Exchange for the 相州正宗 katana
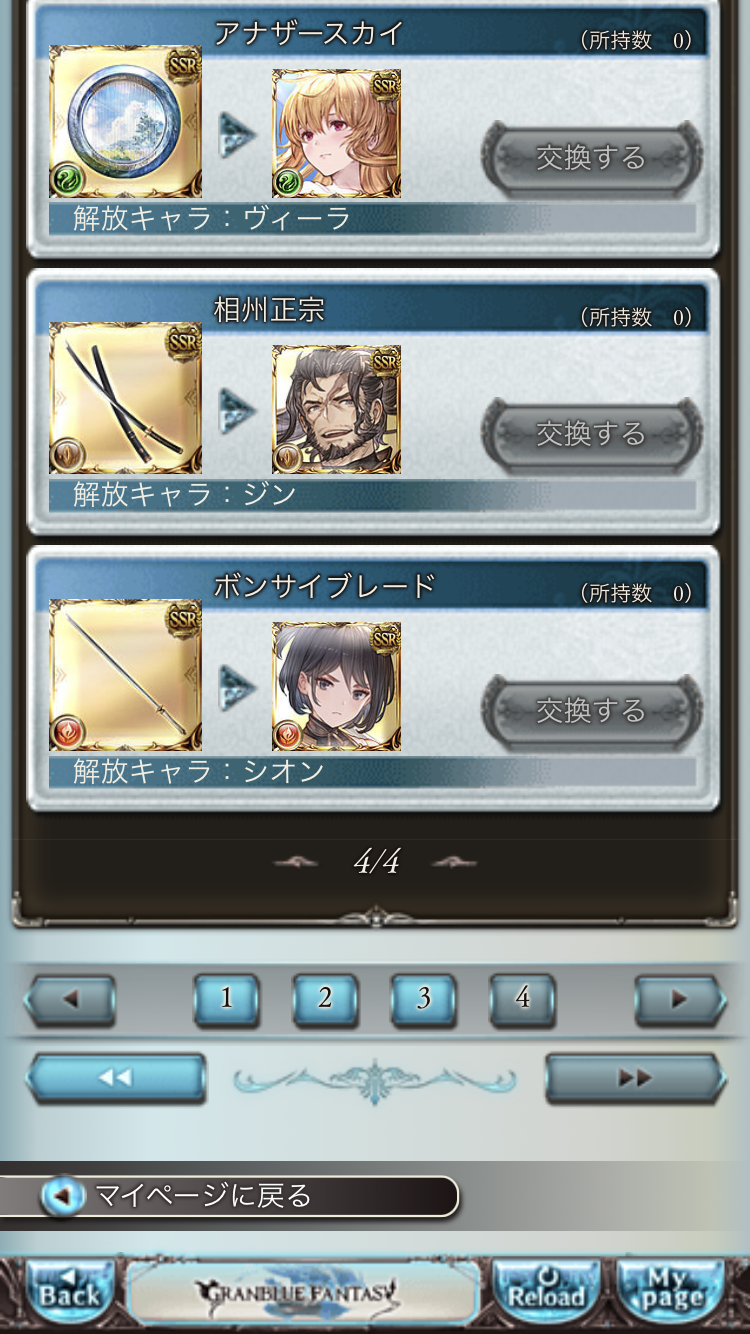The image size is (750, 1334). (591, 434)
